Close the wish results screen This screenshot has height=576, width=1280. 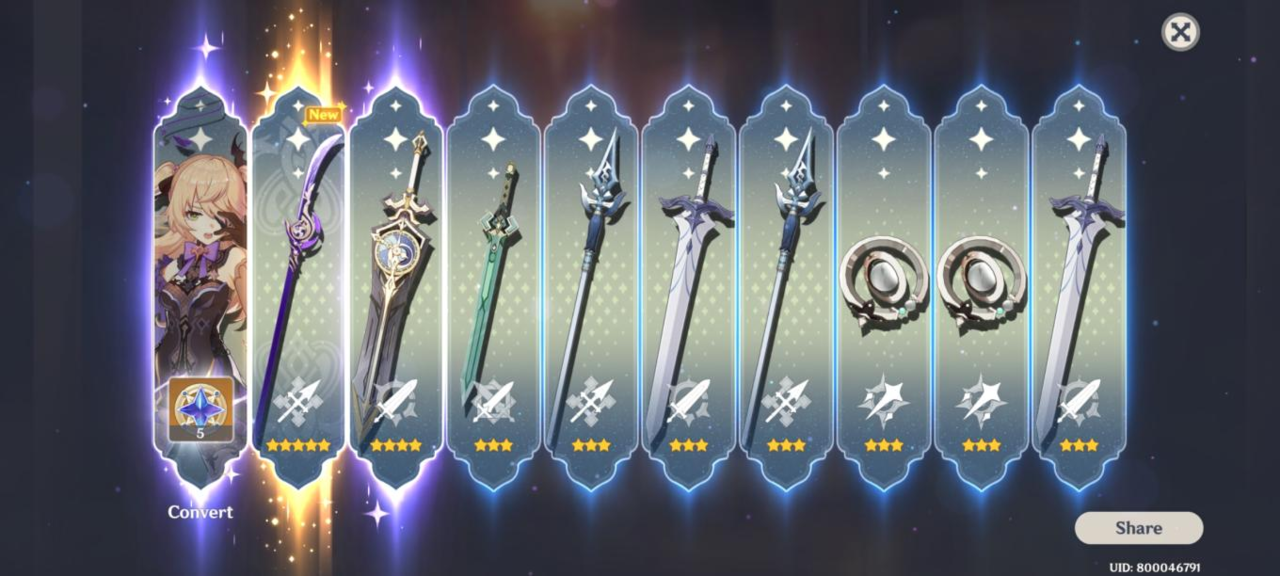point(1180,32)
